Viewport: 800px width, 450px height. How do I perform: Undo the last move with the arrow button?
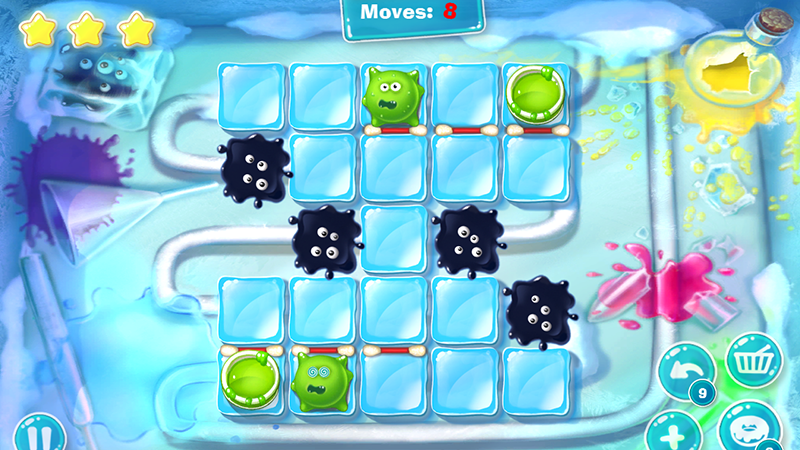[x=684, y=373]
